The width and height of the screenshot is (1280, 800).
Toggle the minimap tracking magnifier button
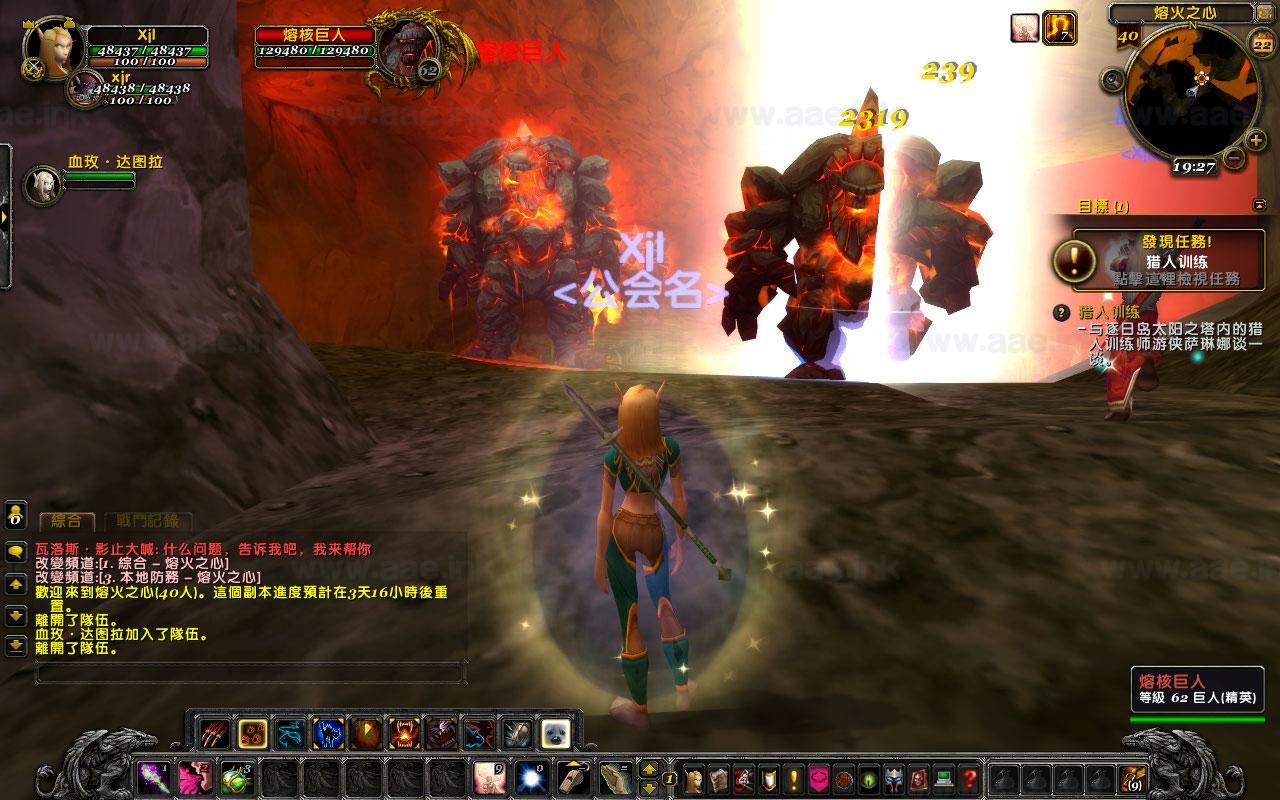[x=1110, y=79]
